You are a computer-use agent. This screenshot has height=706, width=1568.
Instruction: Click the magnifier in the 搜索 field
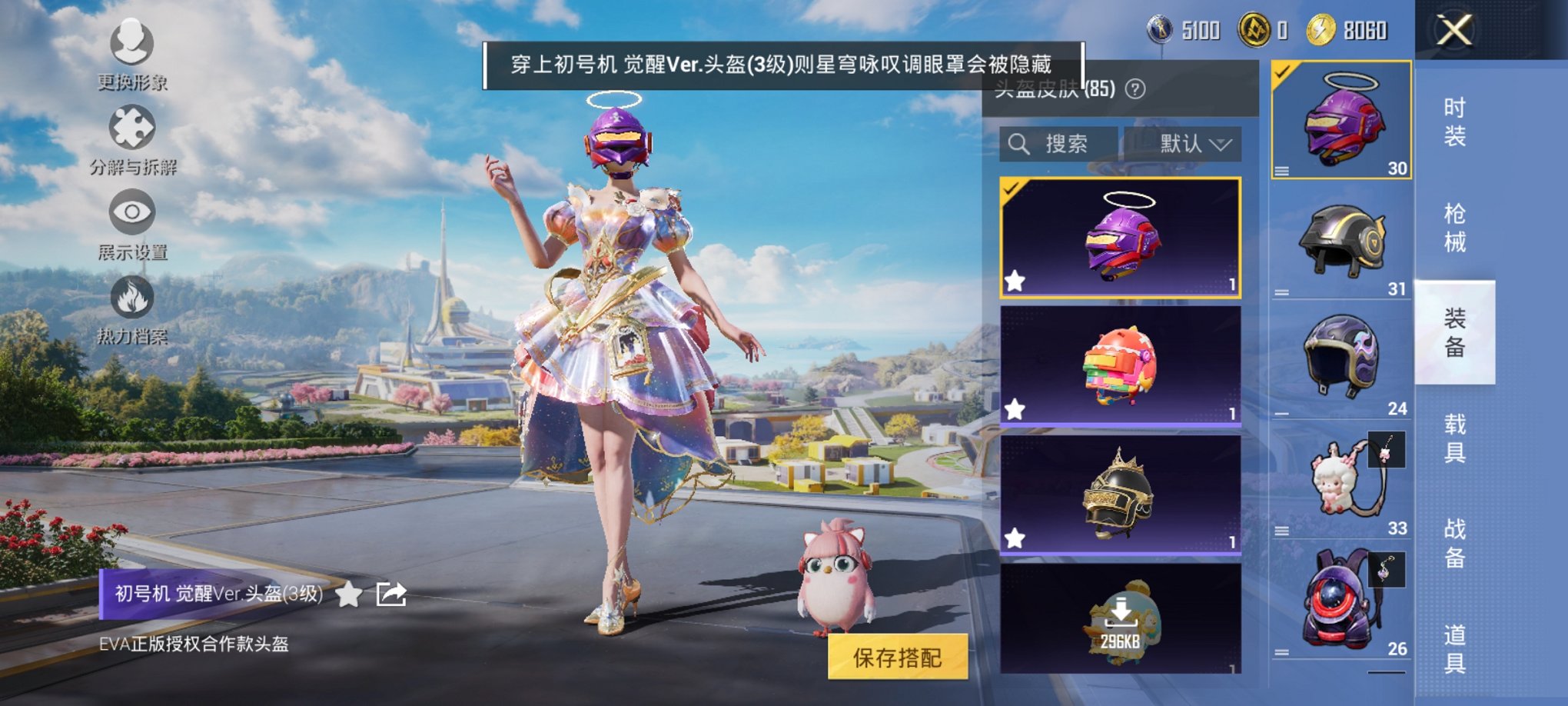(x=1021, y=143)
